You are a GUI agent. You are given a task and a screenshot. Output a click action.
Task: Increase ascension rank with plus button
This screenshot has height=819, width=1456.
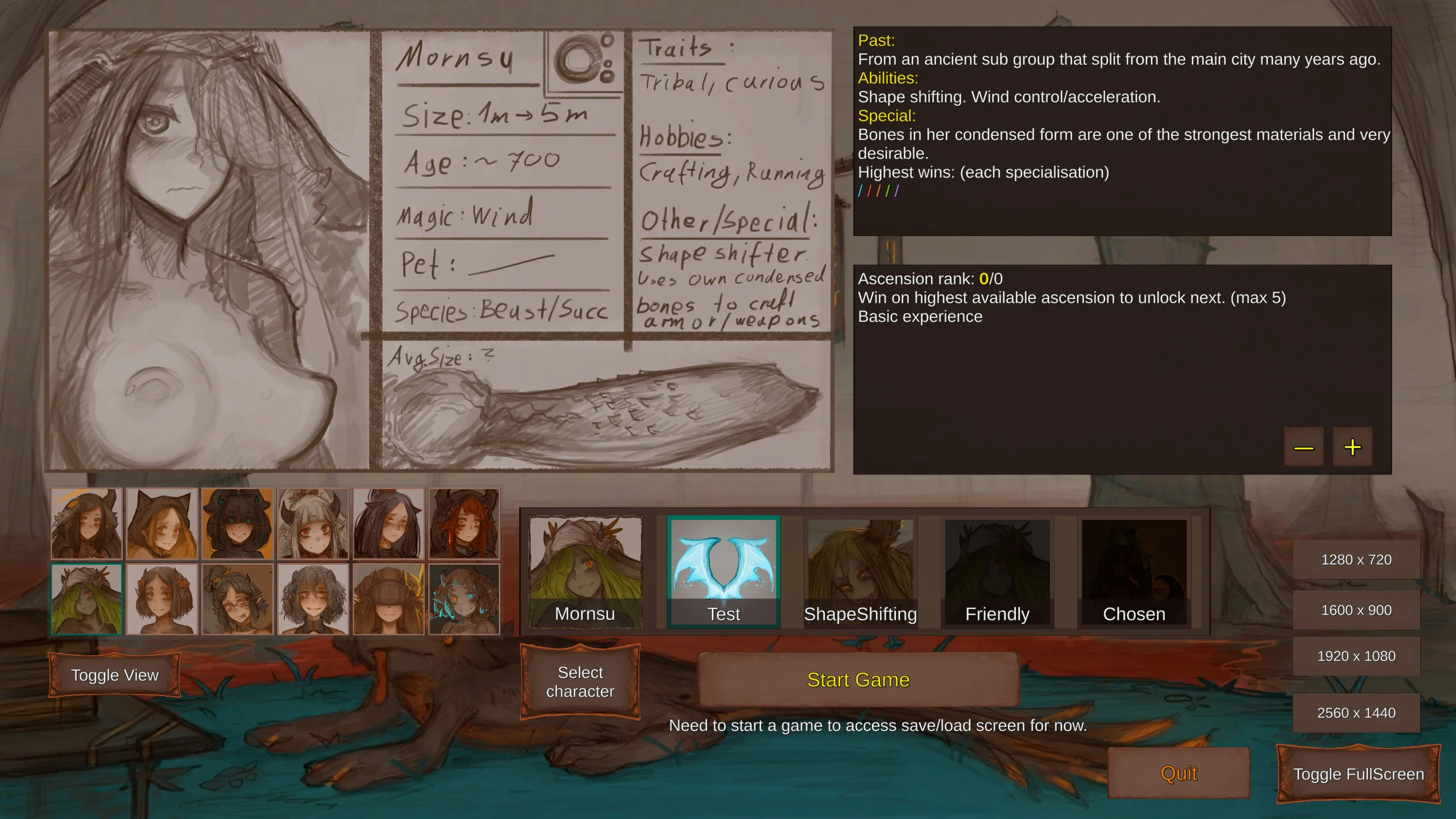(1352, 447)
